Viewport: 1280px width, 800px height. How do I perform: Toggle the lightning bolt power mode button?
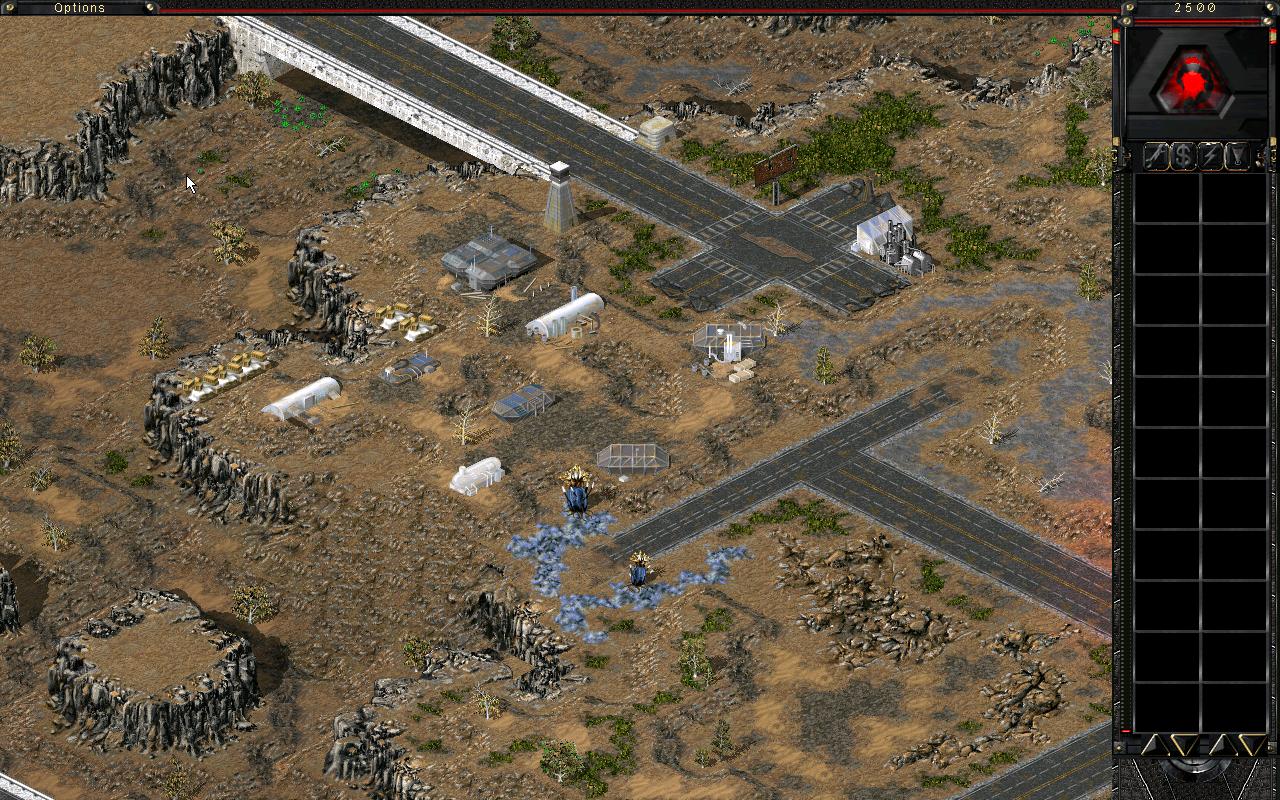[1211, 156]
